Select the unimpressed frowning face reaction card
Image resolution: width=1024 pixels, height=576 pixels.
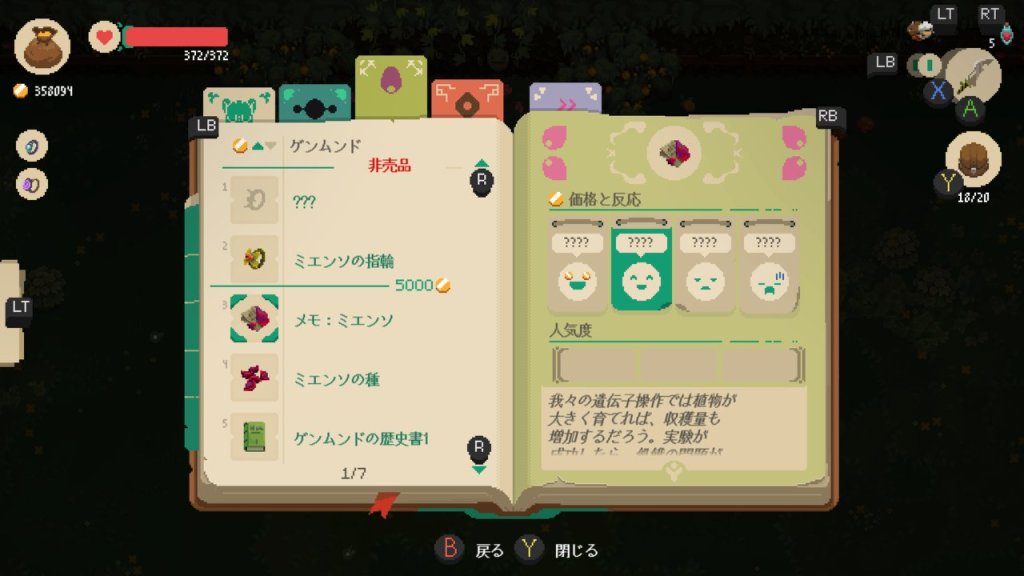[704, 268]
